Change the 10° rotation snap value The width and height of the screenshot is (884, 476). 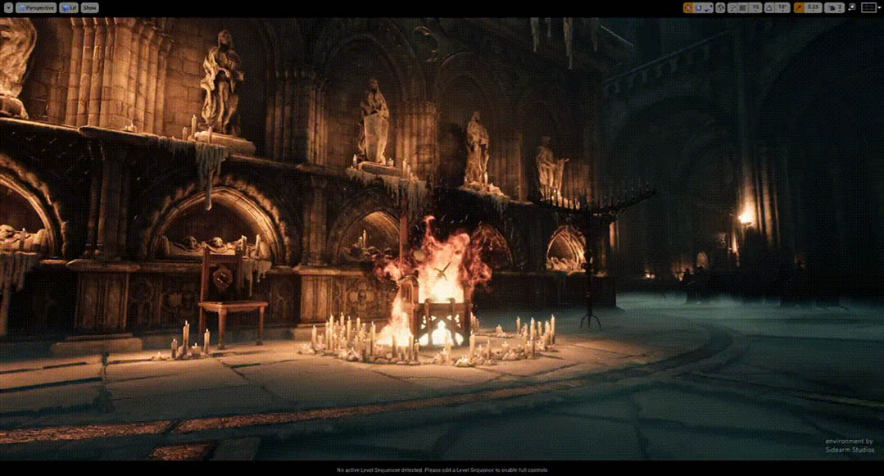pos(782,7)
